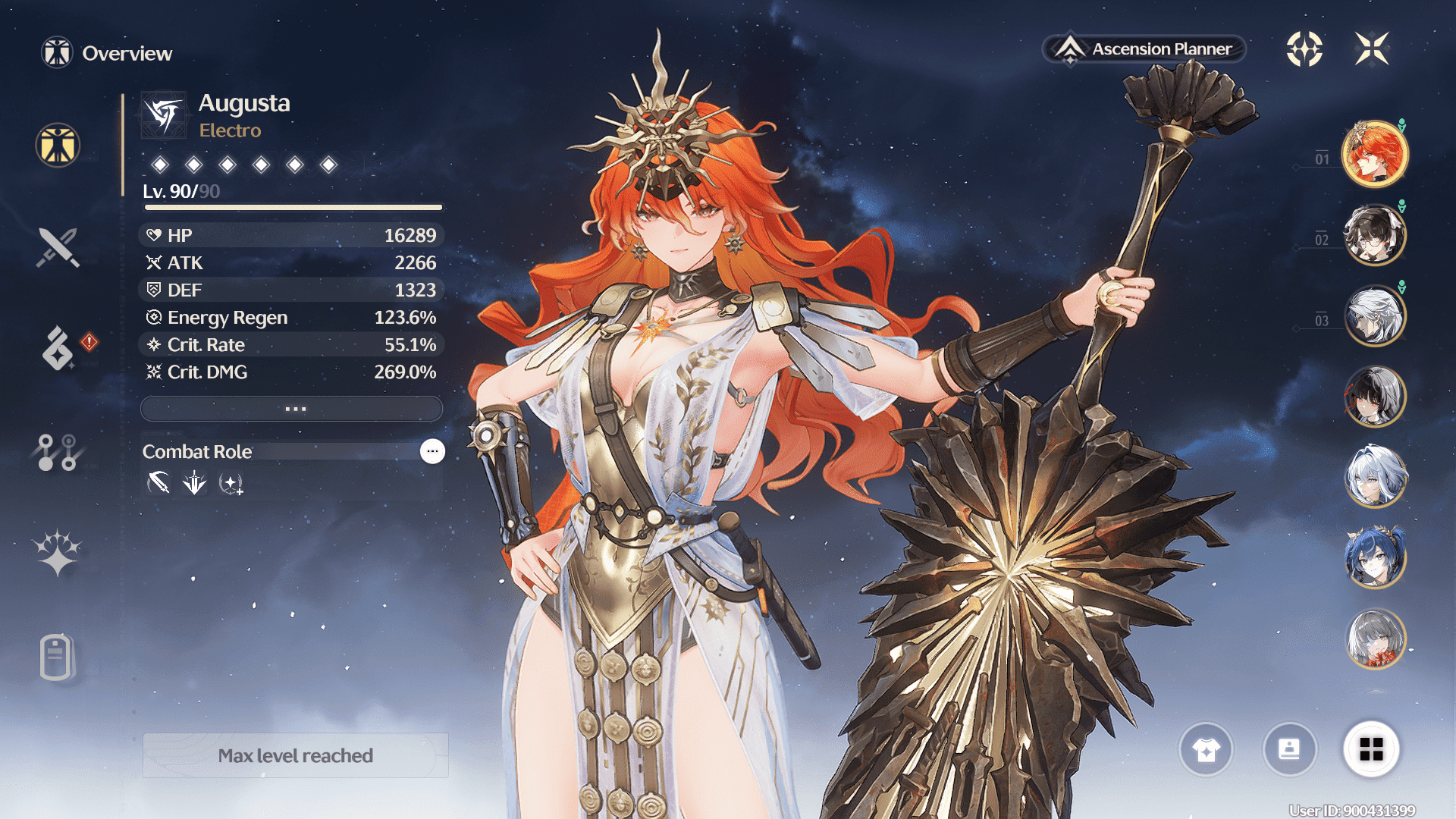This screenshot has height=819, width=1456.
Task: Show Combat Role details via round ellipsis button
Action: (432, 451)
